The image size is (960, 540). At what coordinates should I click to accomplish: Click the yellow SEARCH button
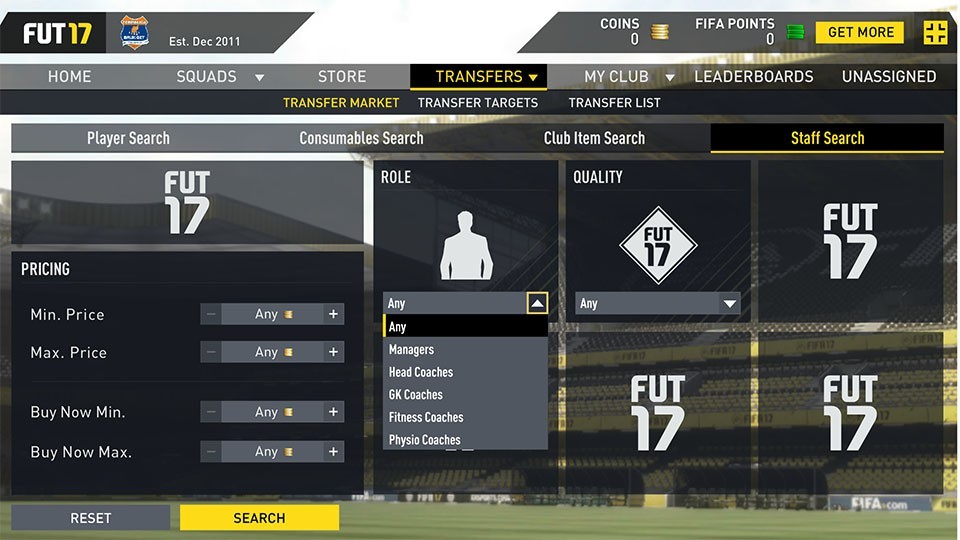point(259,518)
